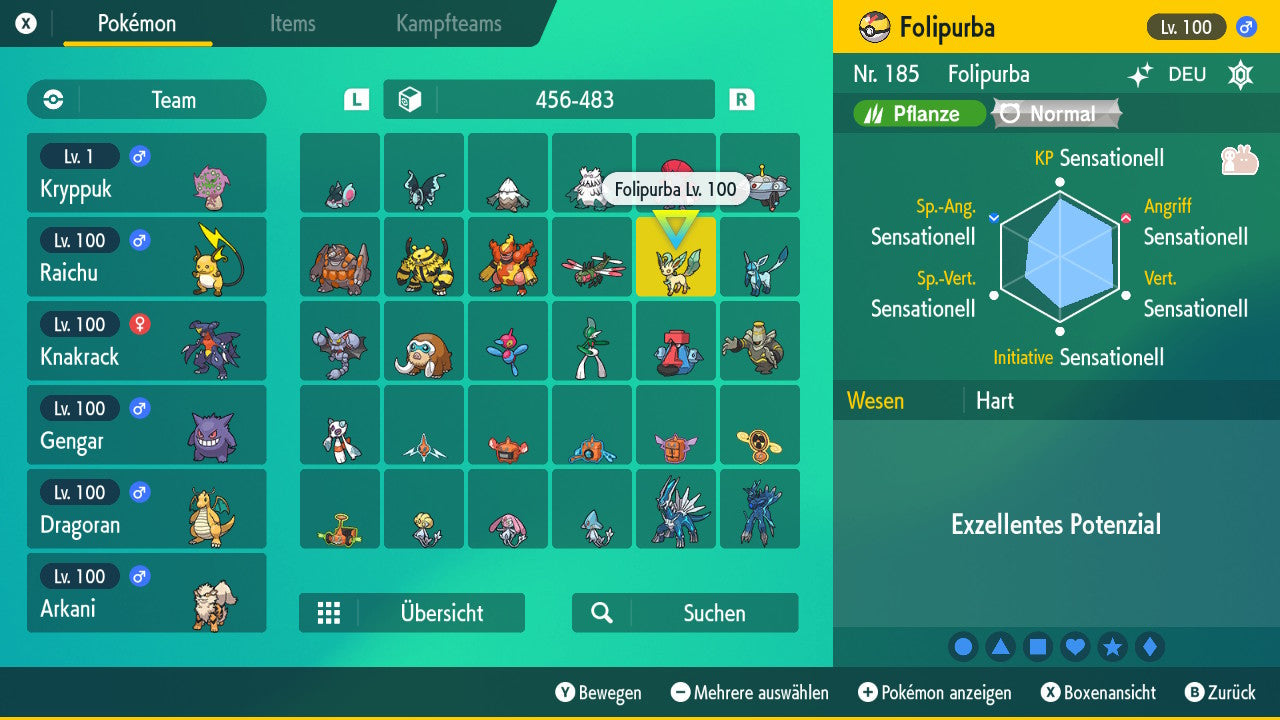Select the shiny sparkle icon near DEU
Image resolution: width=1280 pixels, height=720 pixels.
[x=1140, y=74]
